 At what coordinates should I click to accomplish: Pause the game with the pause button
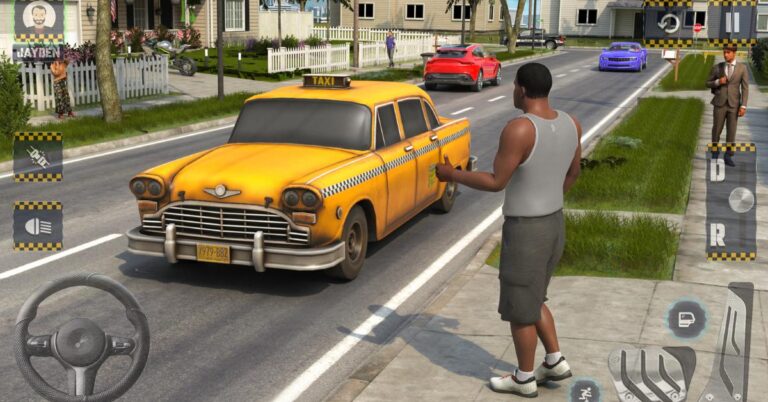[x=731, y=23]
